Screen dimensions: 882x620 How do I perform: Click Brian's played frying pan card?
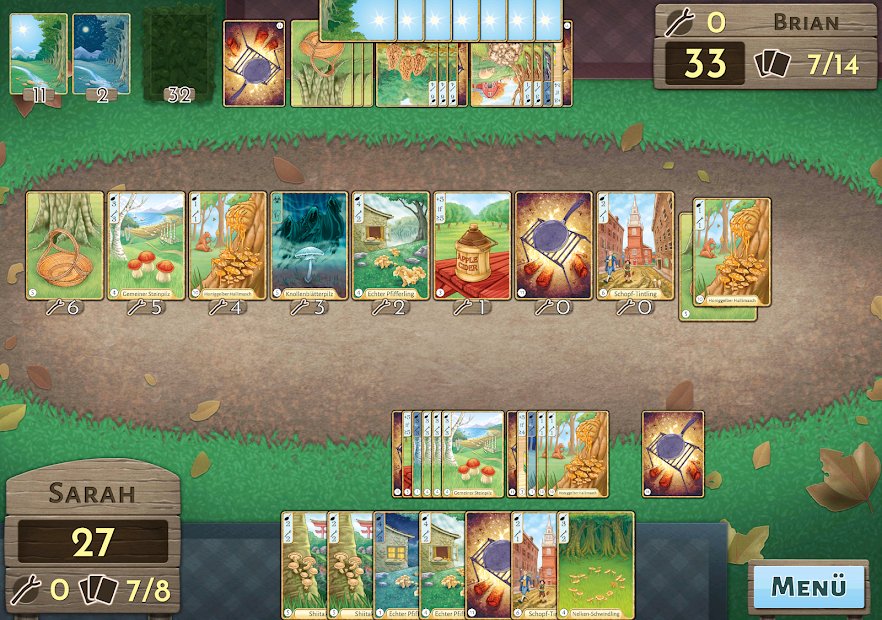tap(253, 62)
